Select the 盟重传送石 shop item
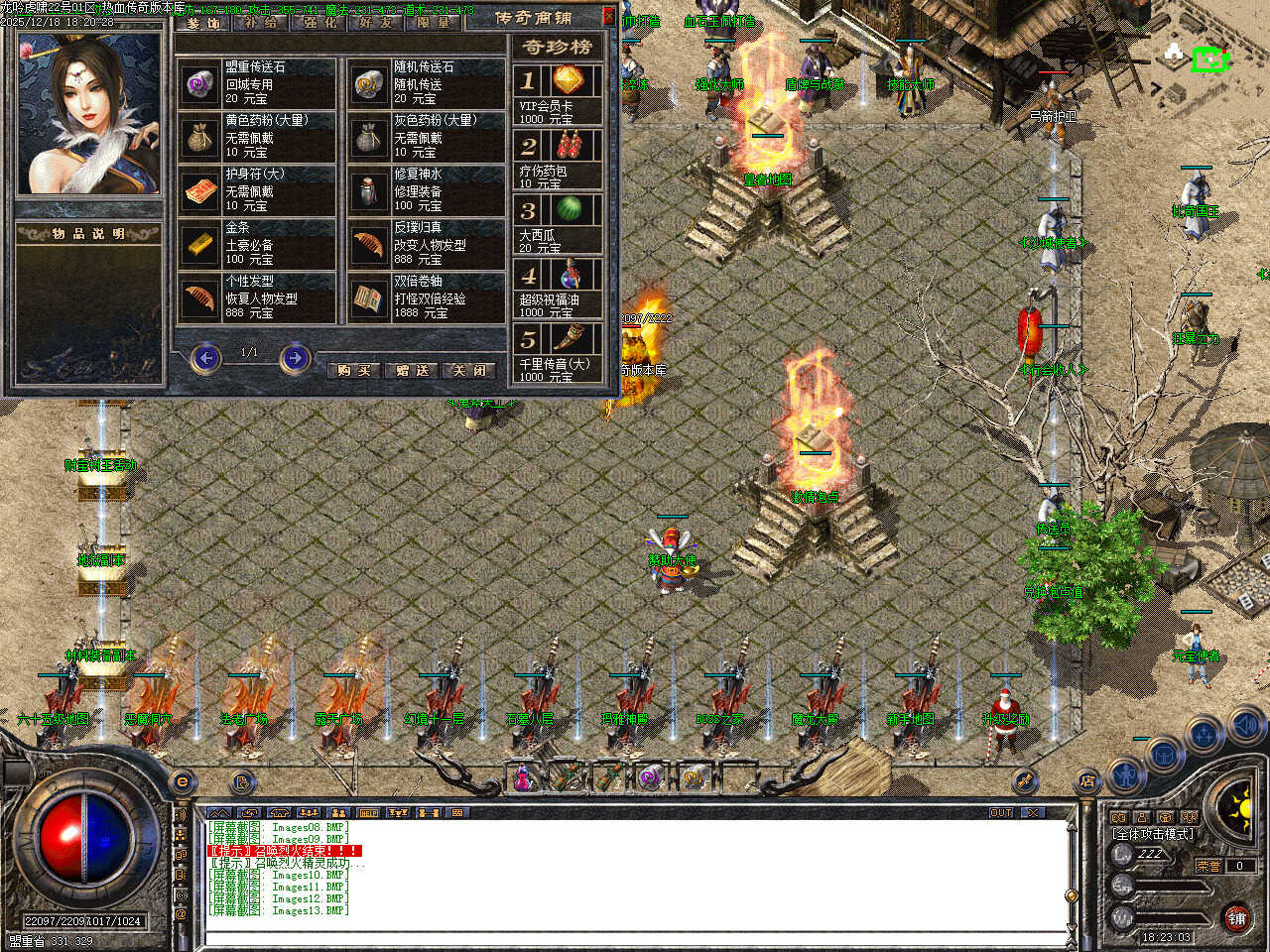This screenshot has height=952, width=1270. click(258, 83)
